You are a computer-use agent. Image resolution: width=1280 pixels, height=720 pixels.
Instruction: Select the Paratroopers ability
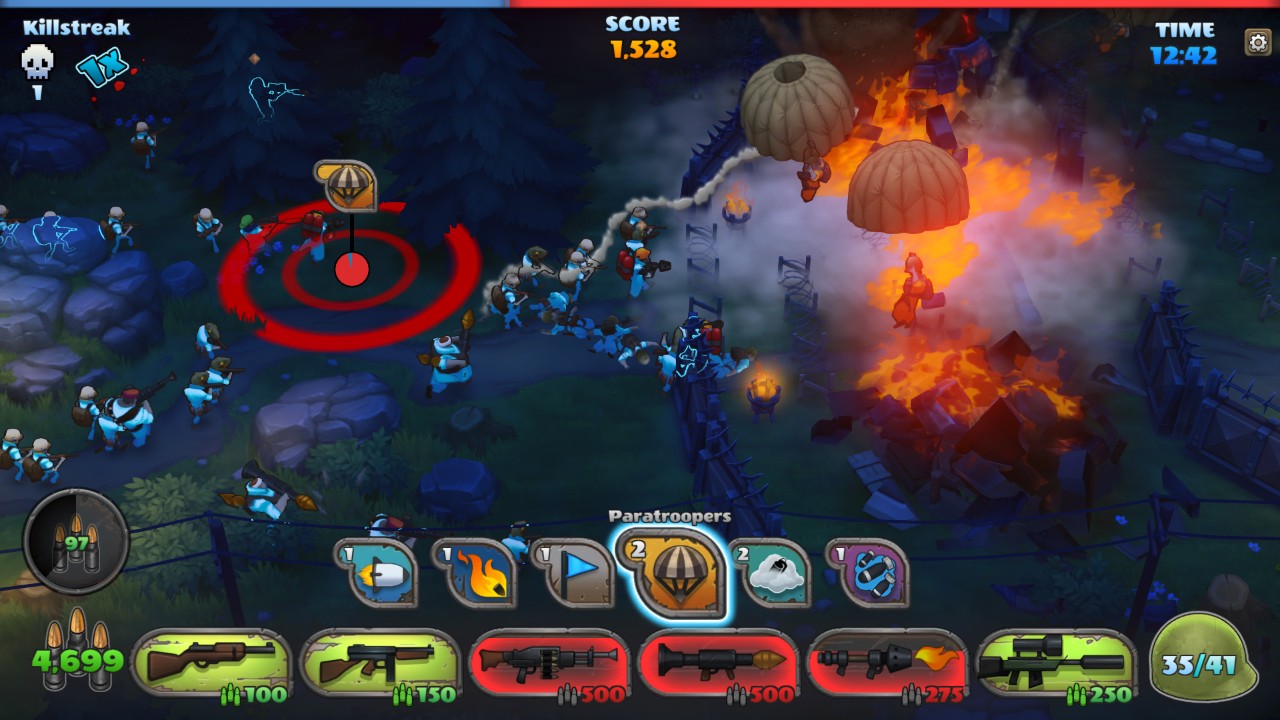[672, 572]
